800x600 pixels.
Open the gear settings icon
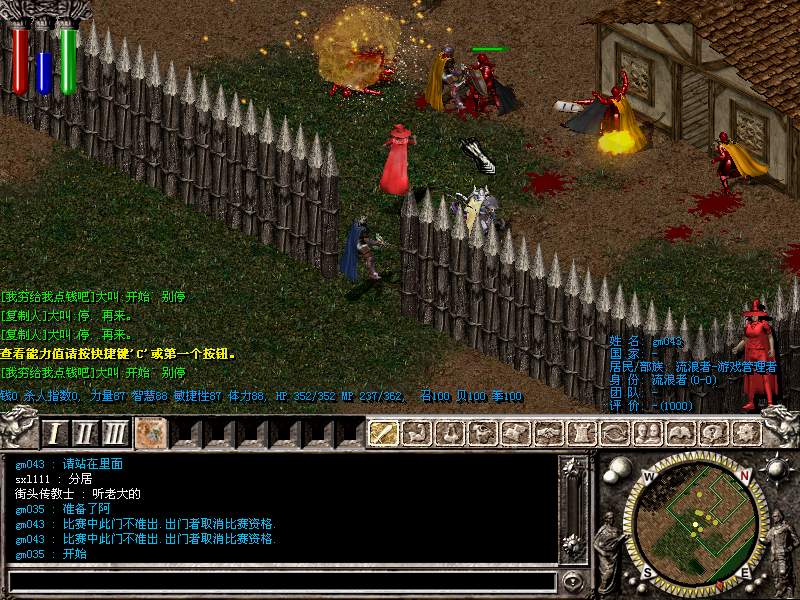click(745, 433)
